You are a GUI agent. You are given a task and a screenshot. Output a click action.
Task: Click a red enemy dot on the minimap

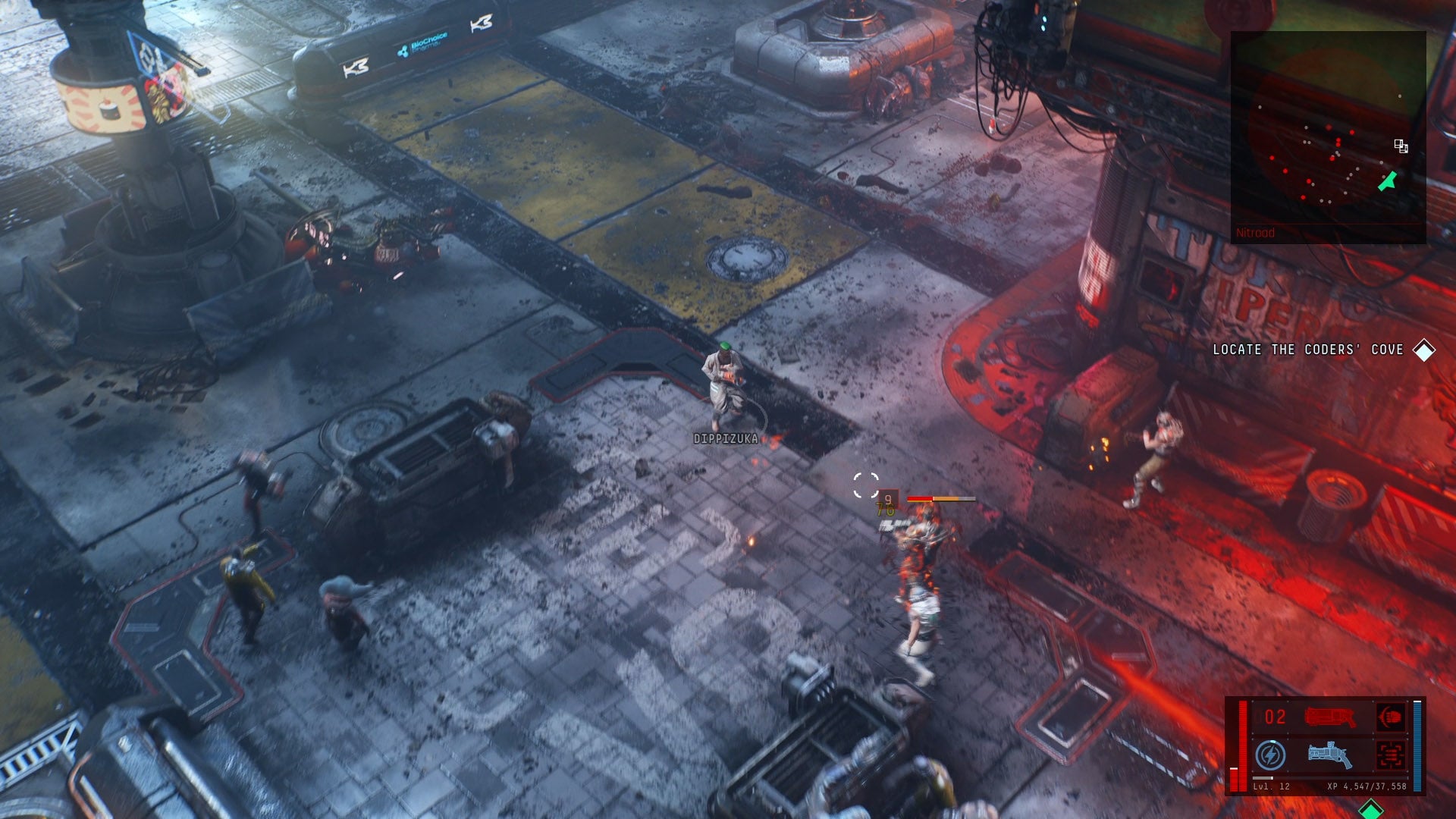1351,132
